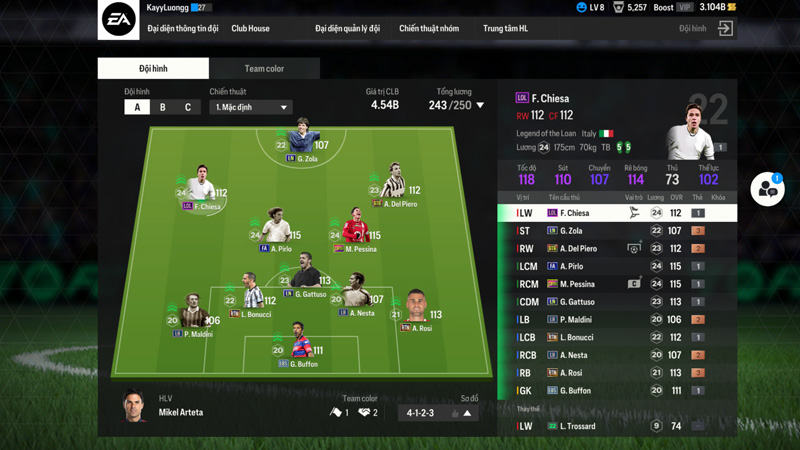Image resolution: width=800 pixels, height=450 pixels.
Task: Choose squad C
Action: point(187,107)
